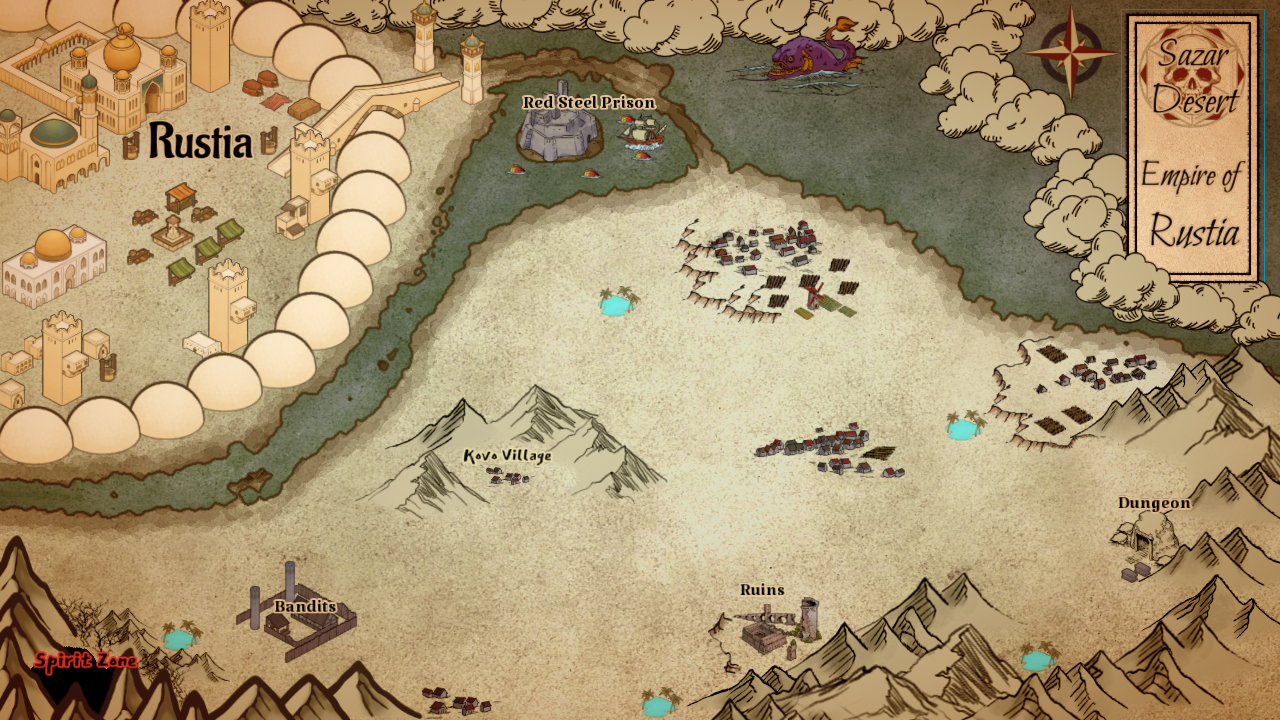
Task: Choose Kovo Village on the map
Action: [x=507, y=456]
